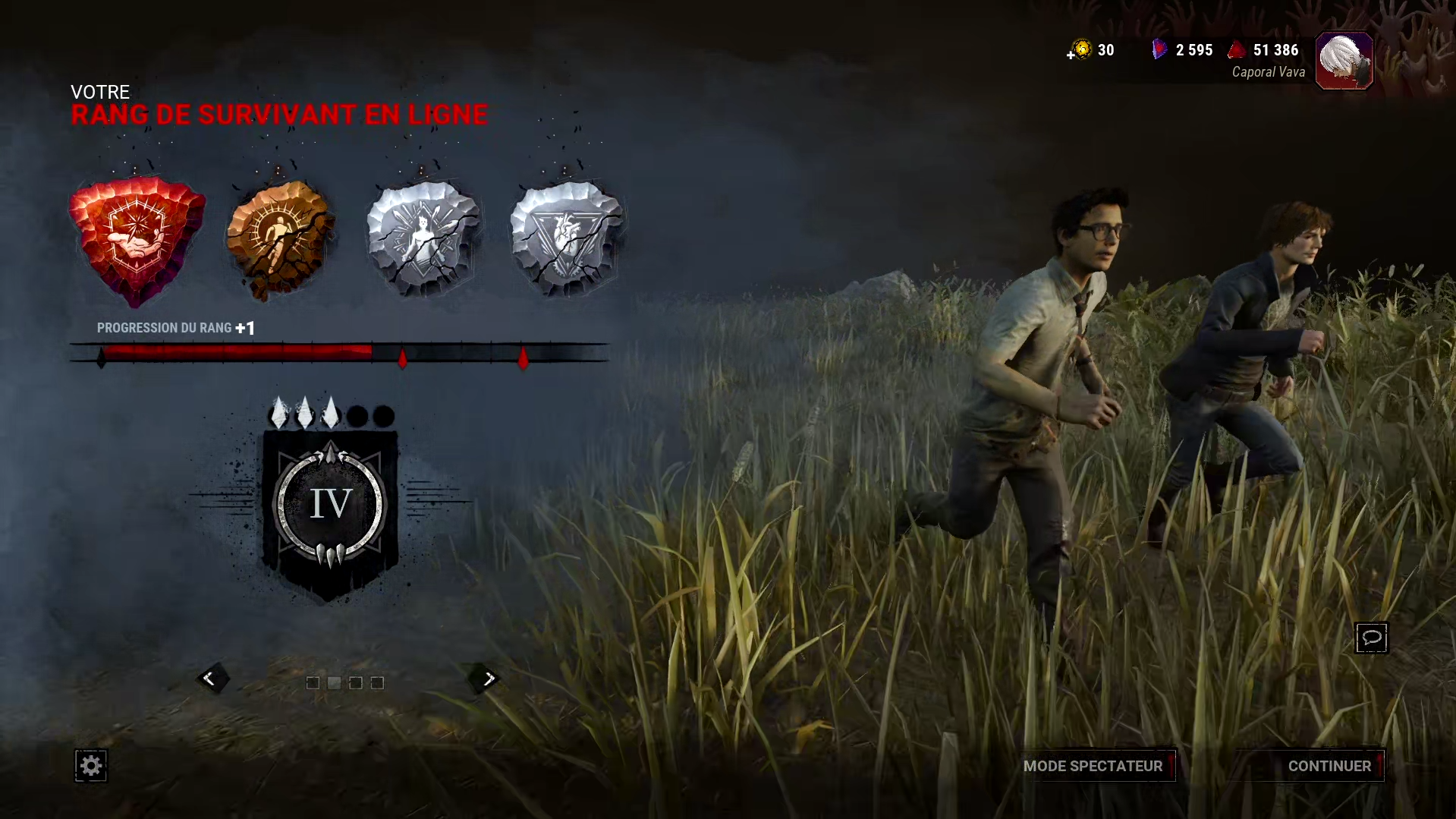Open the Caporal Vava player profile avatar
This screenshot has height=819, width=1456.
click(x=1344, y=61)
